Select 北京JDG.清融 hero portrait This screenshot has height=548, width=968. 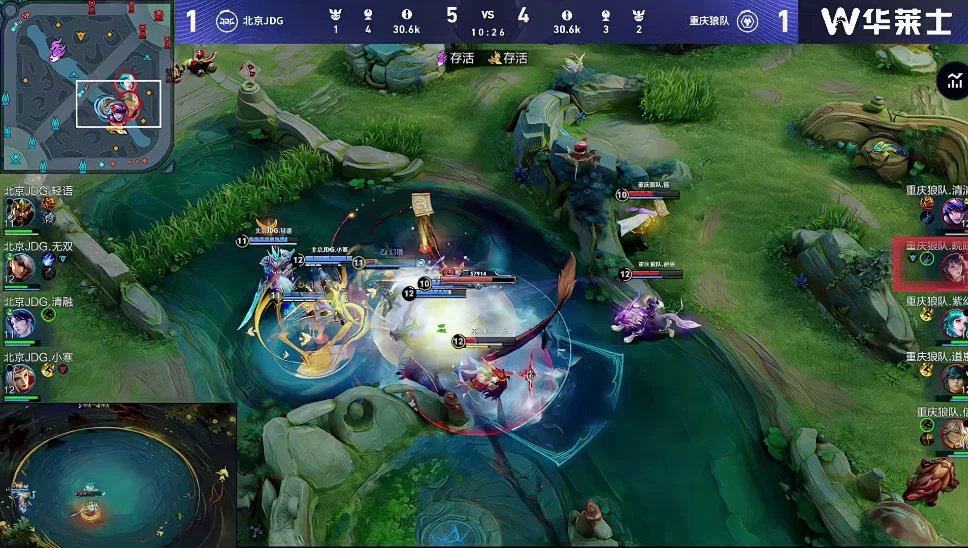tap(19, 322)
